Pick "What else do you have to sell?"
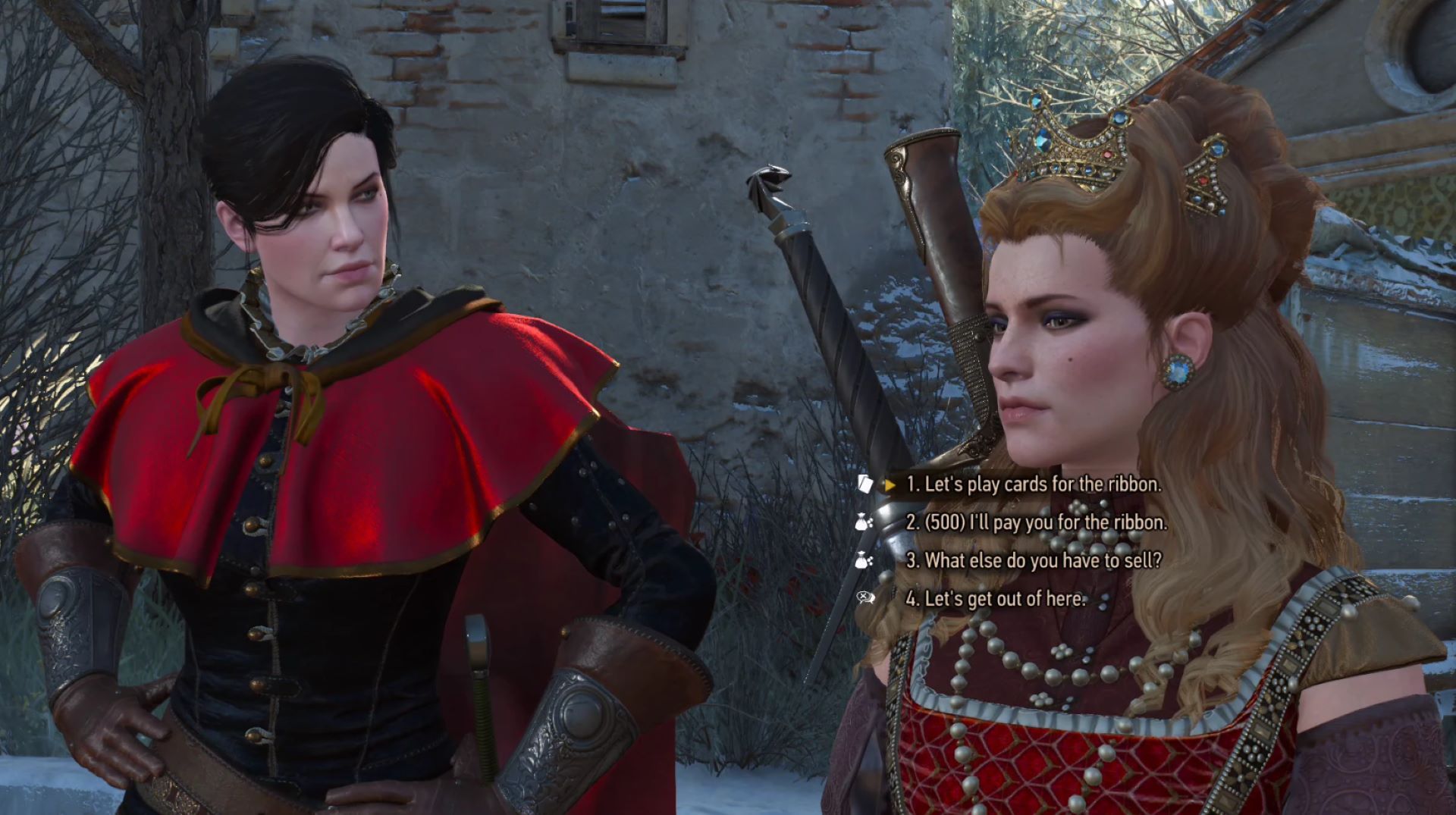This screenshot has height=815, width=1456. [x=1027, y=561]
